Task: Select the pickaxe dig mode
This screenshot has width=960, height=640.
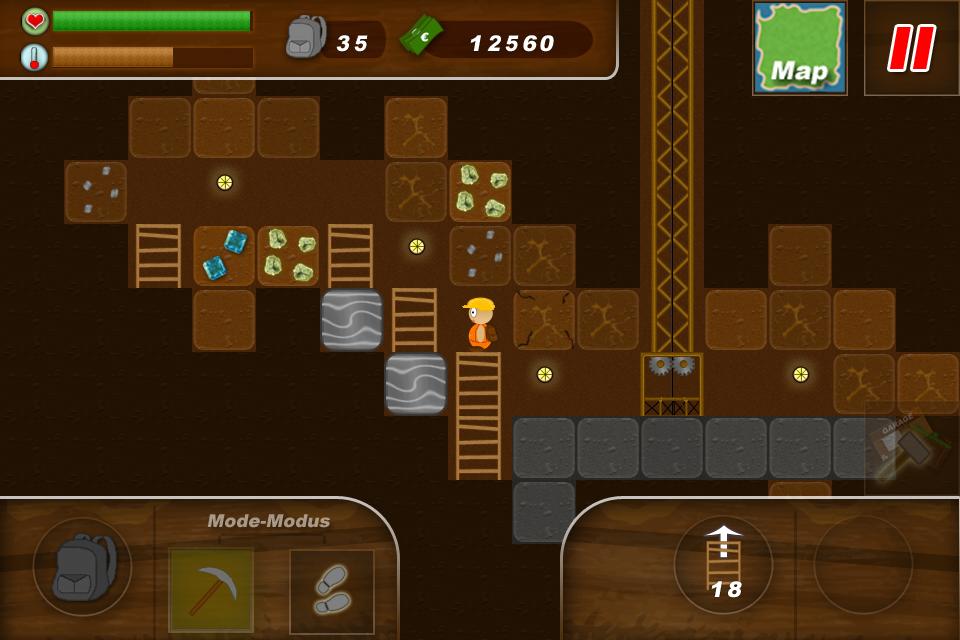Action: point(211,590)
